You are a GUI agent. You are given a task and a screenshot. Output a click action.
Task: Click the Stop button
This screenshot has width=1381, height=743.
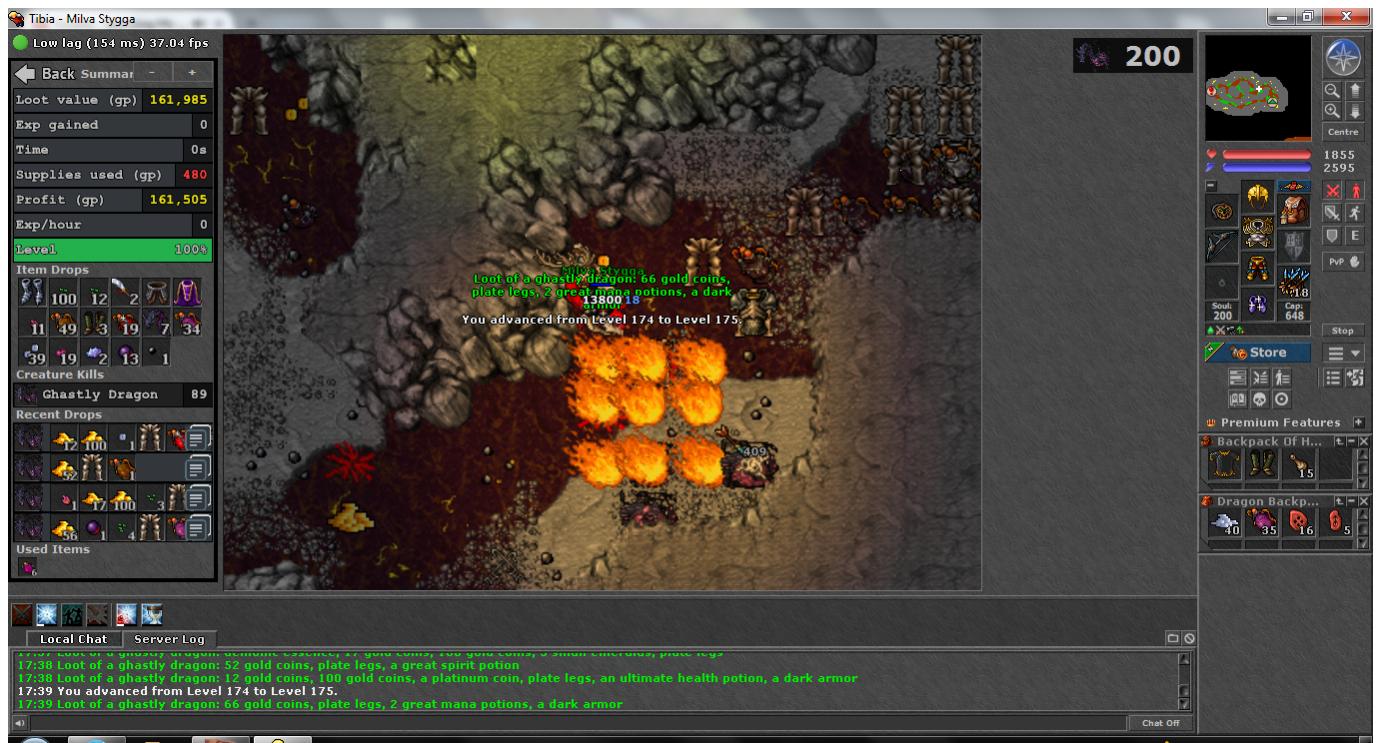click(1342, 330)
